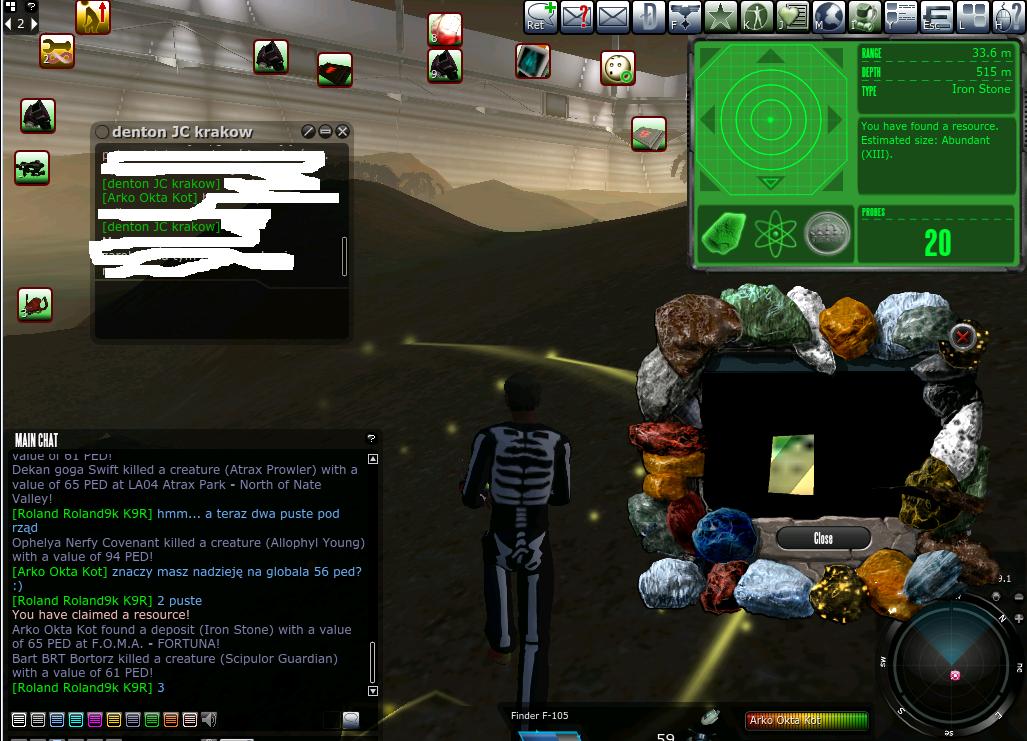Select the green ore icon on finder panel
1027x741 pixels.
722,234
